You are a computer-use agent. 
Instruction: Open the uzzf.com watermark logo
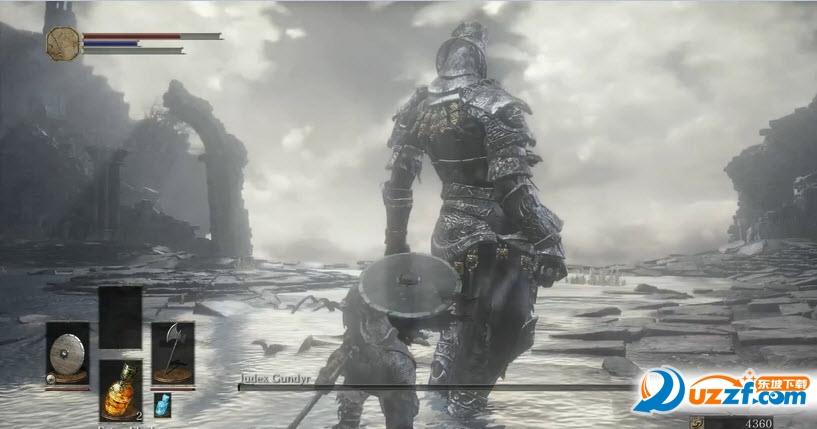[722, 391]
